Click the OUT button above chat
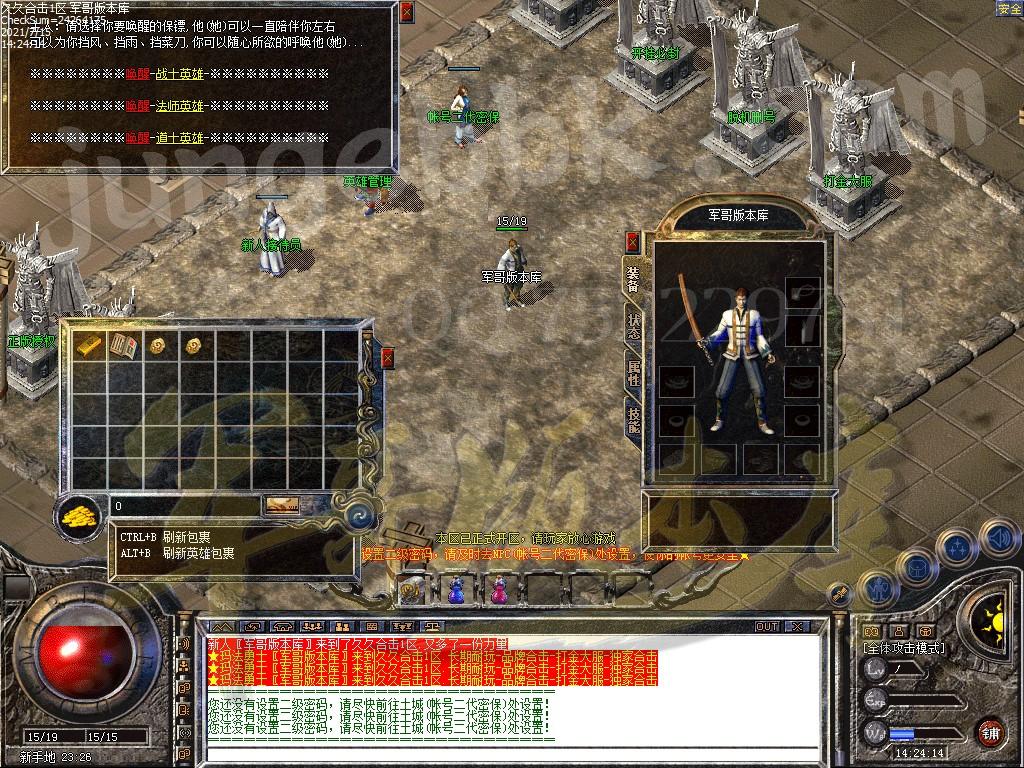Viewport: 1024px width, 768px height. coord(767,627)
